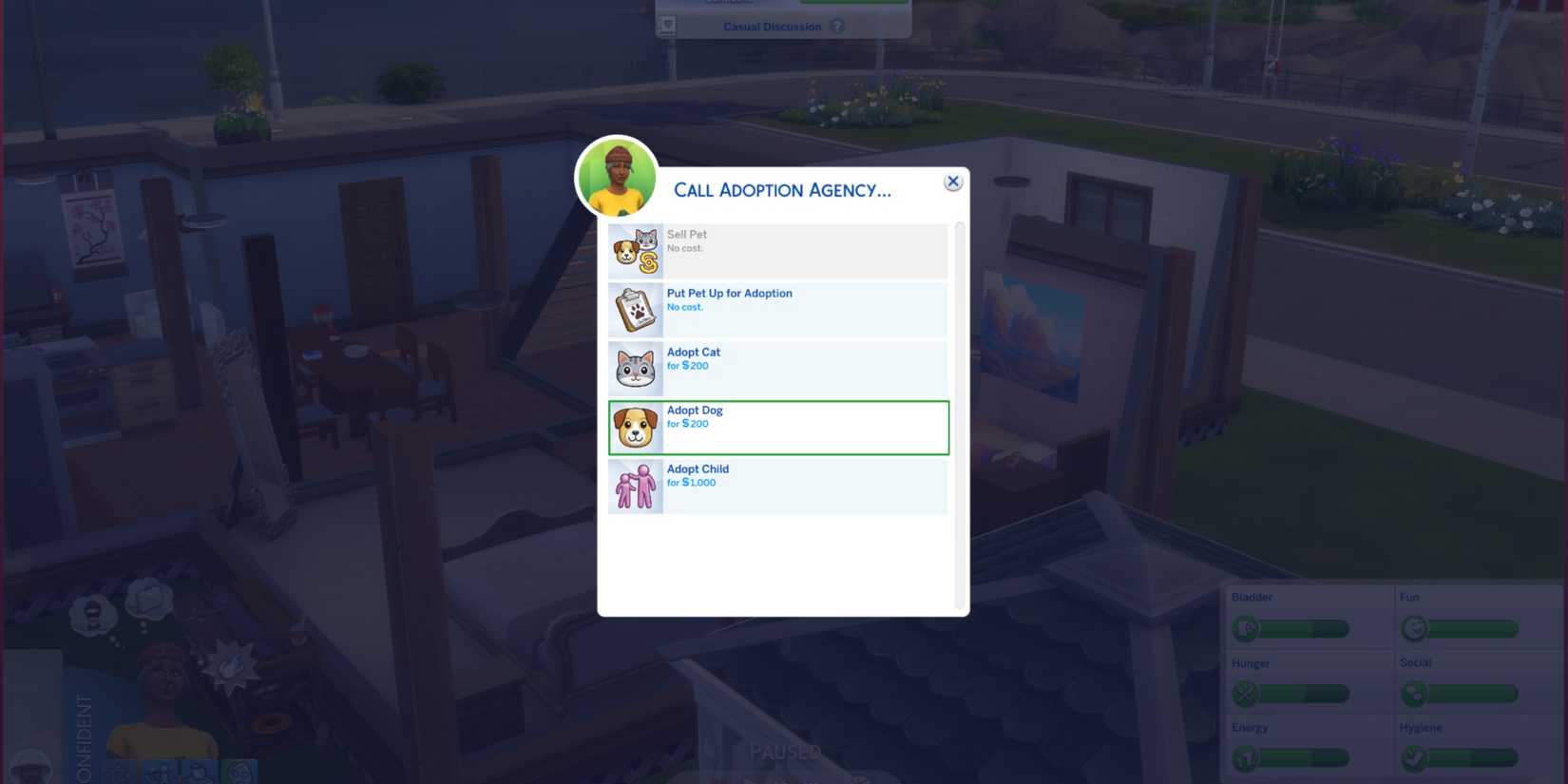Select Adopt Dog for $200

coord(798,427)
